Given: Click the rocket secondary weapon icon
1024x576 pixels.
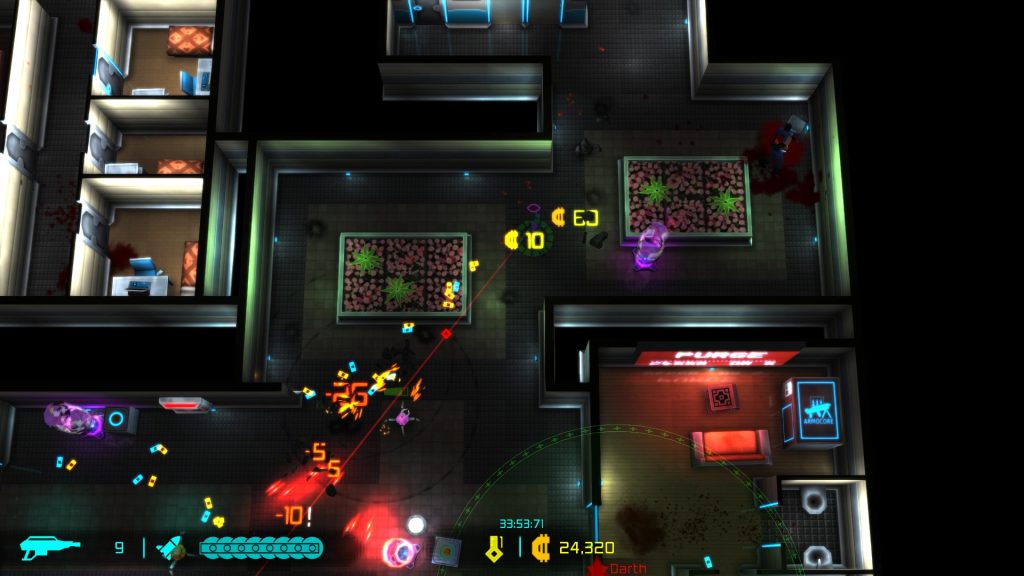Looking at the screenshot, I should point(171,548).
